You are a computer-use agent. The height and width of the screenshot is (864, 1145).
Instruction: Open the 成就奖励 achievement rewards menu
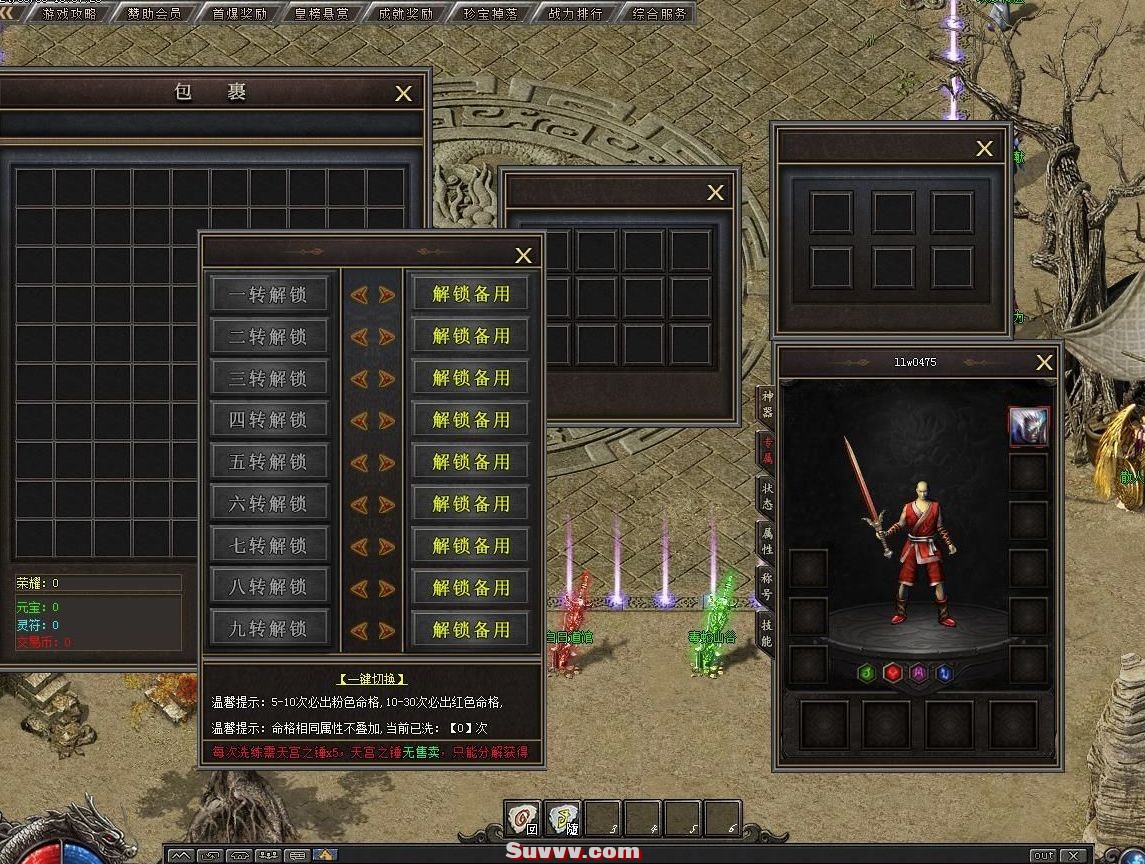406,13
